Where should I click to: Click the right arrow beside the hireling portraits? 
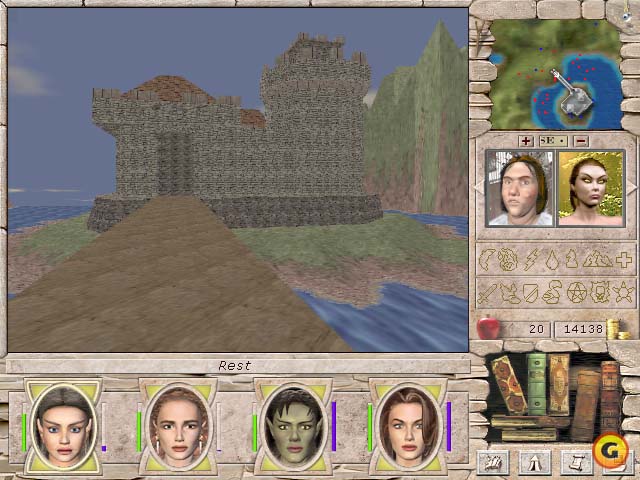click(629, 189)
